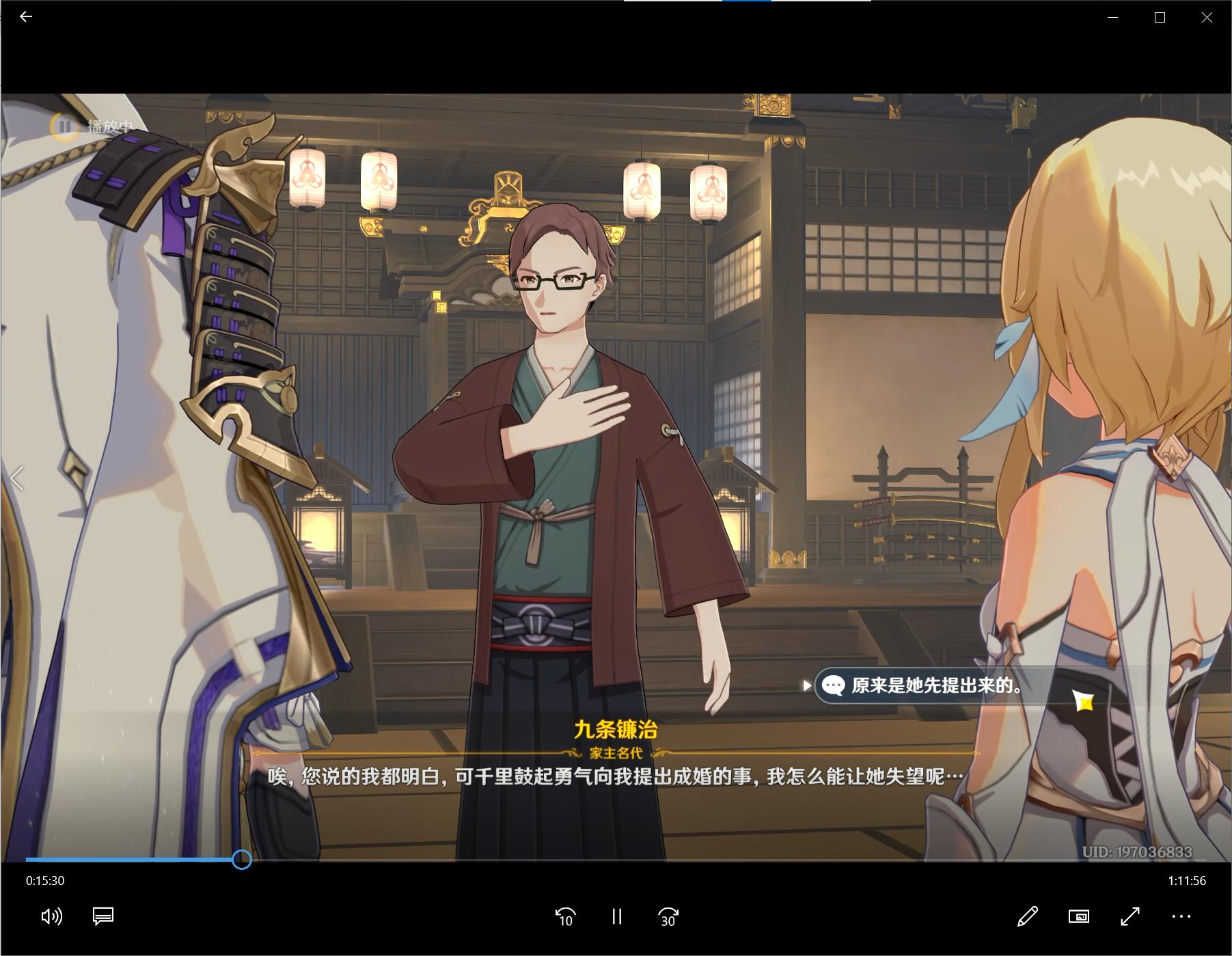
Task: Pause the video playback
Action: click(x=617, y=916)
